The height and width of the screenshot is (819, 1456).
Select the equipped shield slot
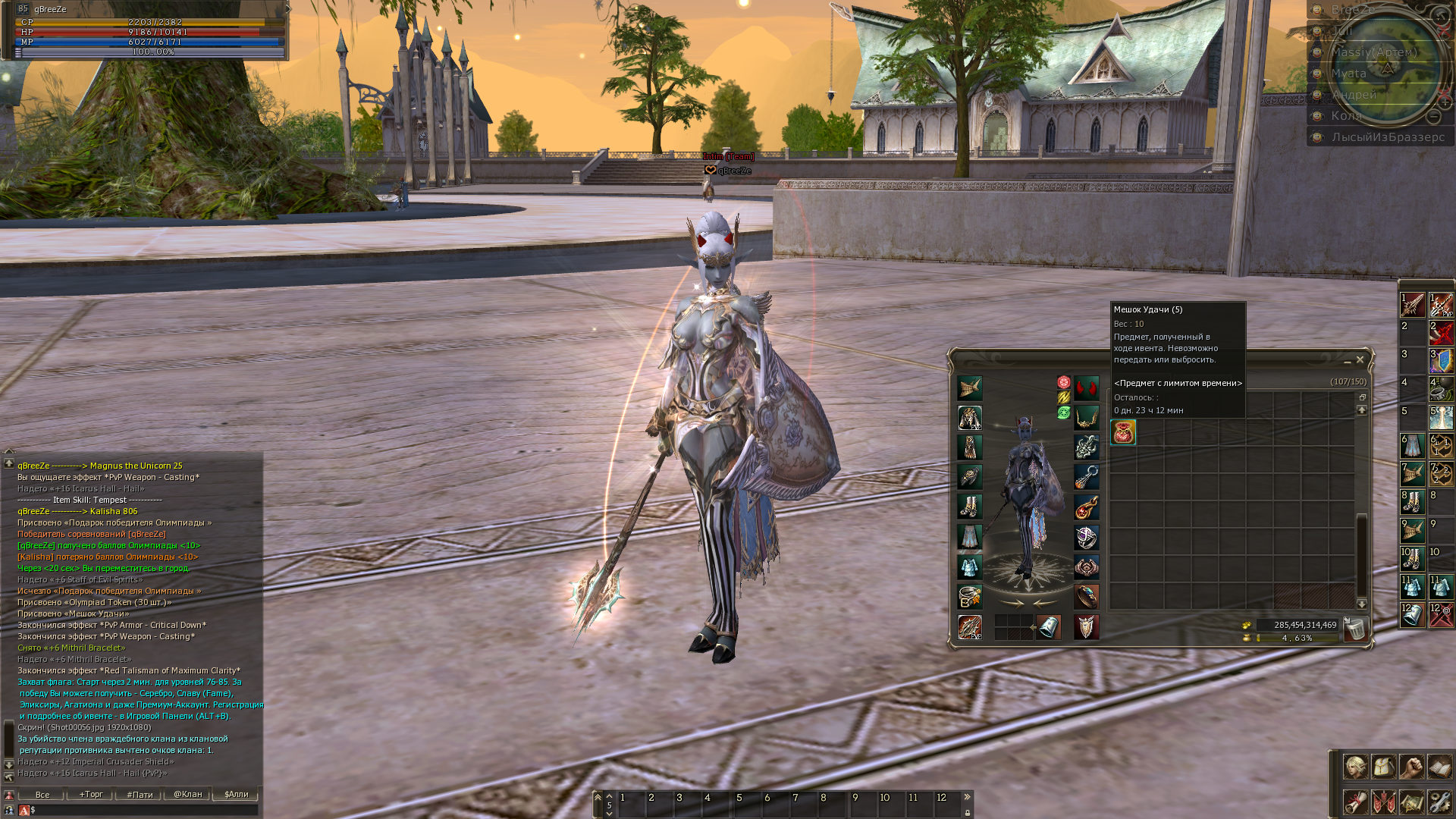pos(1087,627)
